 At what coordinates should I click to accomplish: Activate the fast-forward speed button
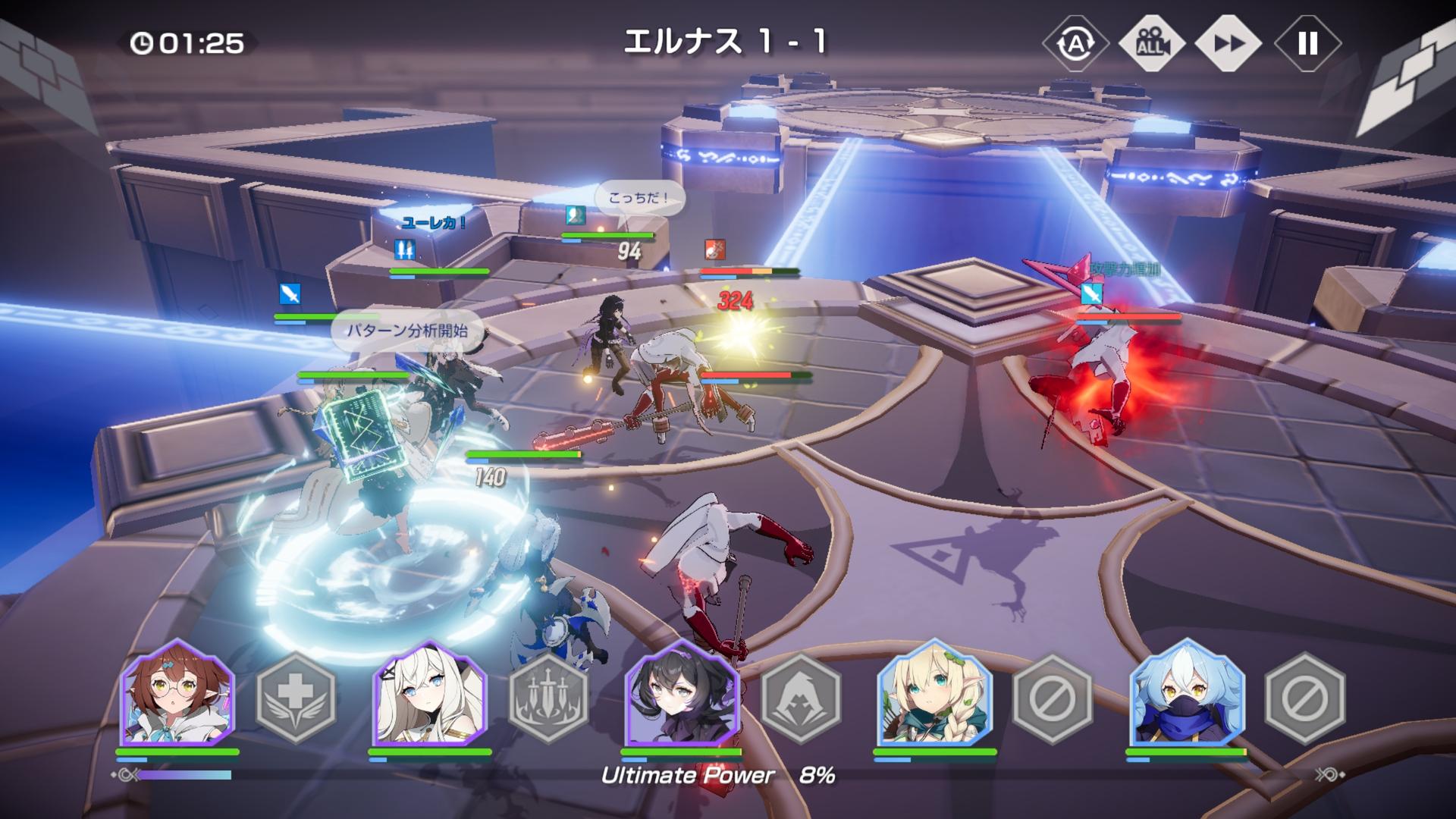point(1228,44)
